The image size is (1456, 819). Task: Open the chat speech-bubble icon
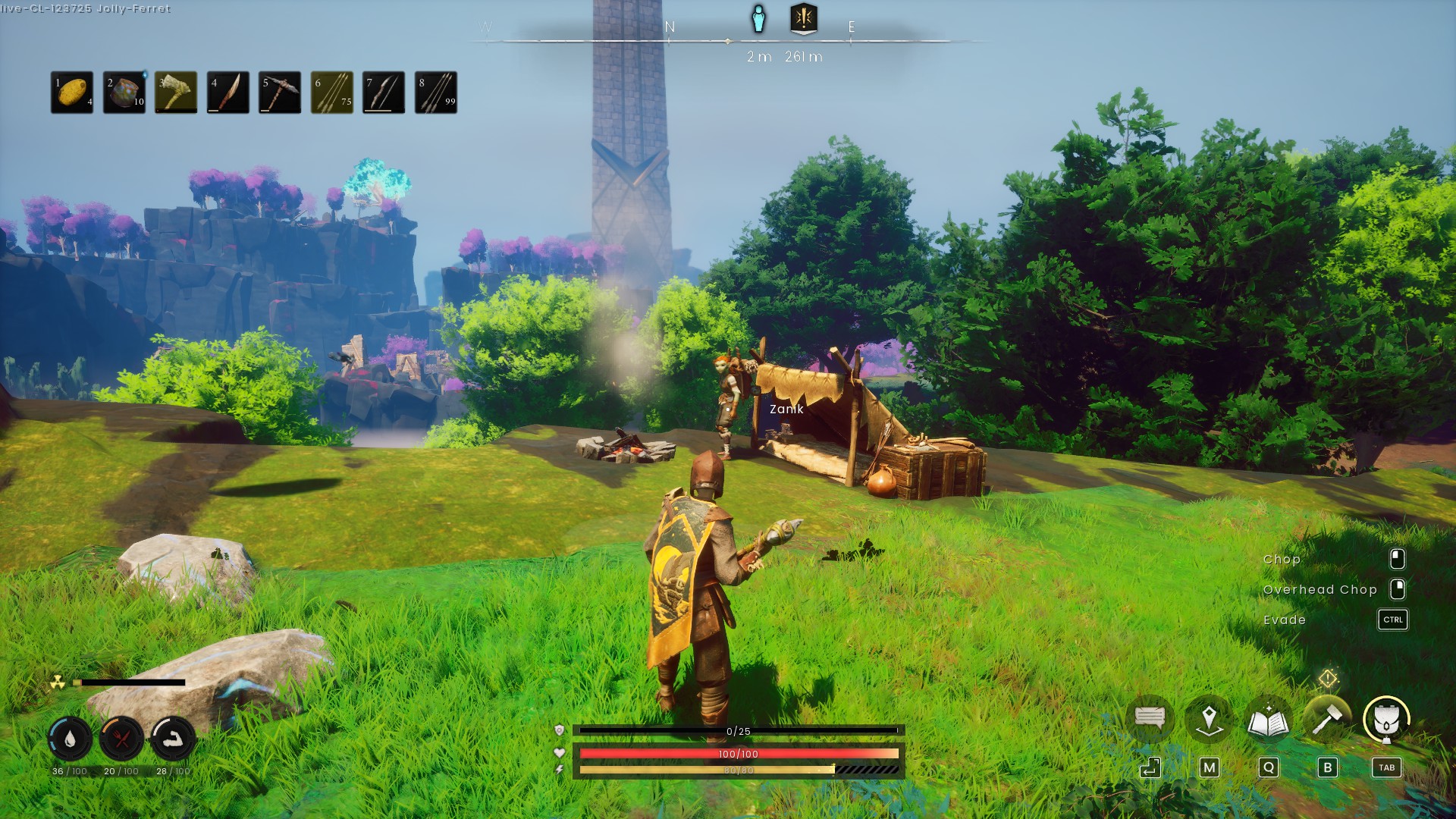1150,717
